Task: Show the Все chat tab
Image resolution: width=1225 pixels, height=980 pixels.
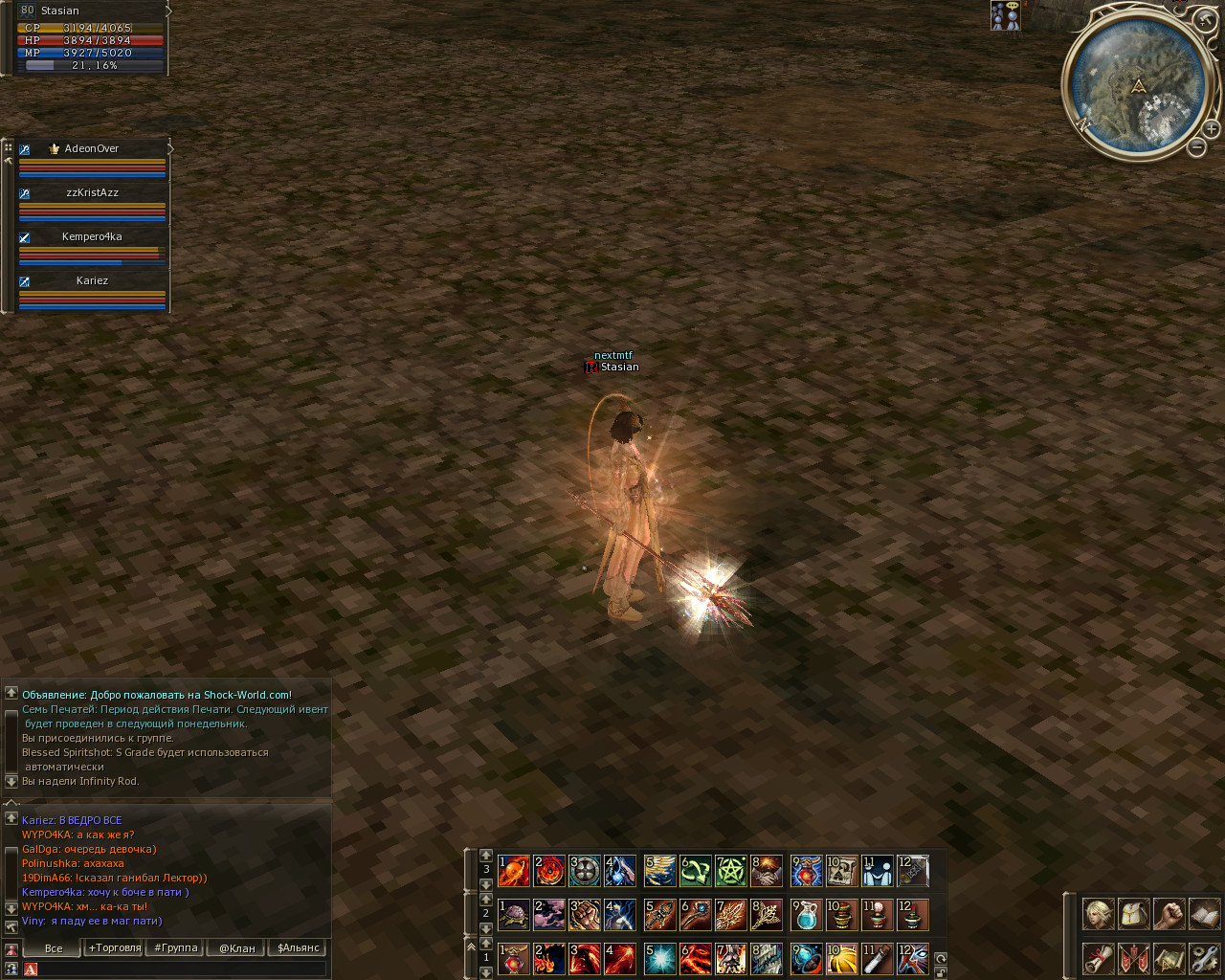Action: pyautogui.click(x=53, y=948)
